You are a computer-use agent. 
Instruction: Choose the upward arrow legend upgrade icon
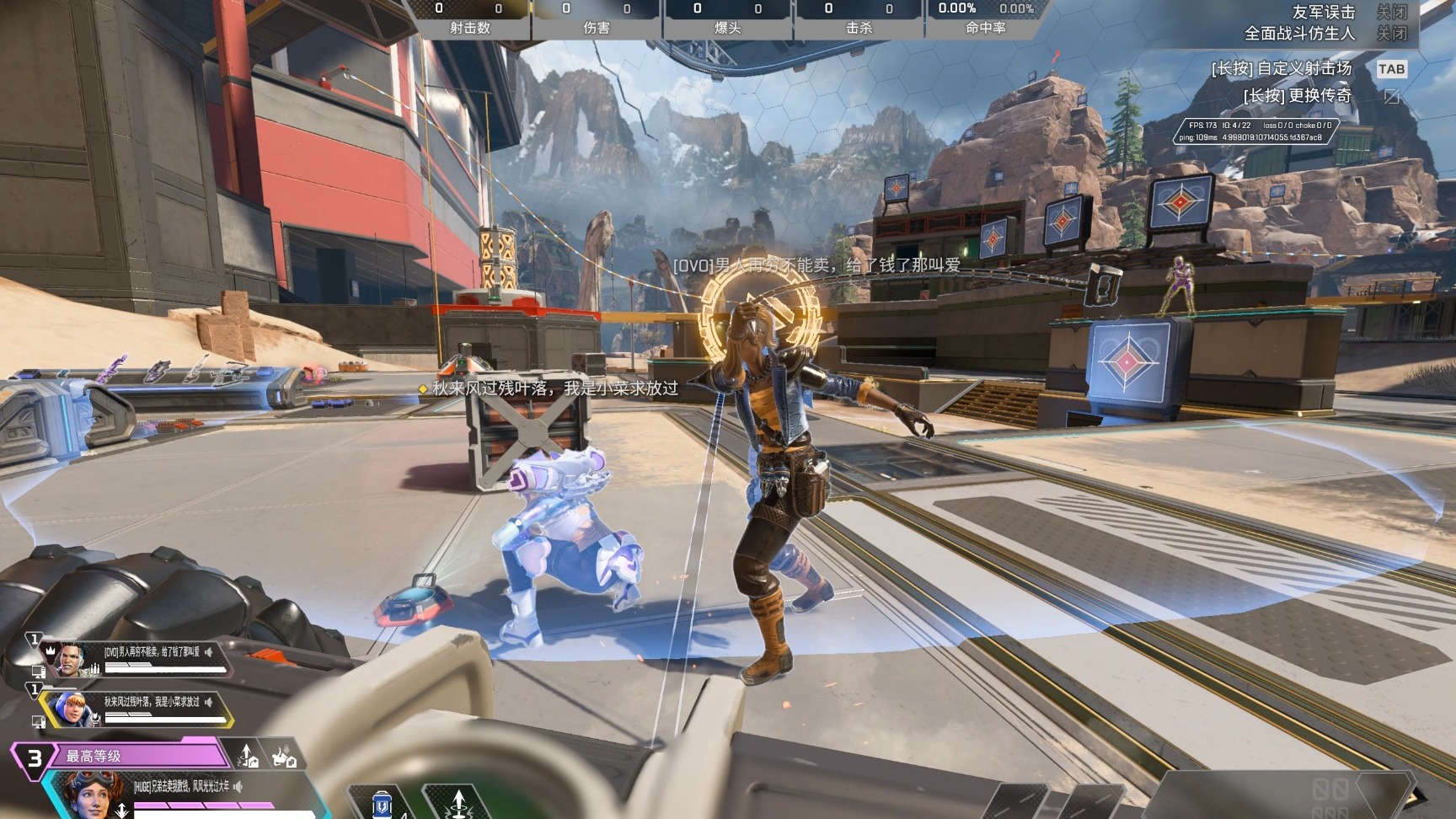point(248,756)
